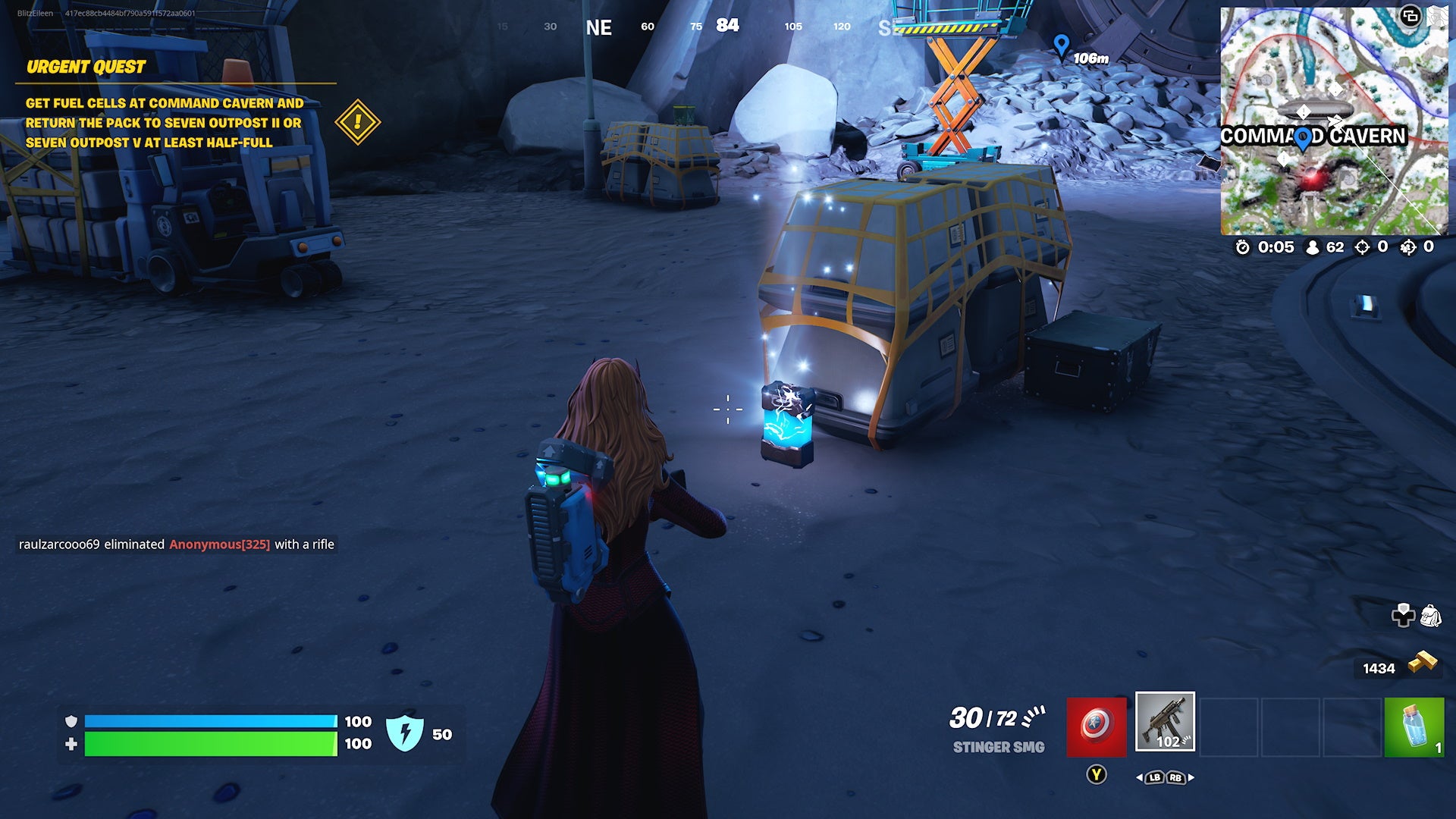Click the players-remaining icon showing 62
Image resolution: width=1456 pixels, height=819 pixels.
click(1311, 247)
